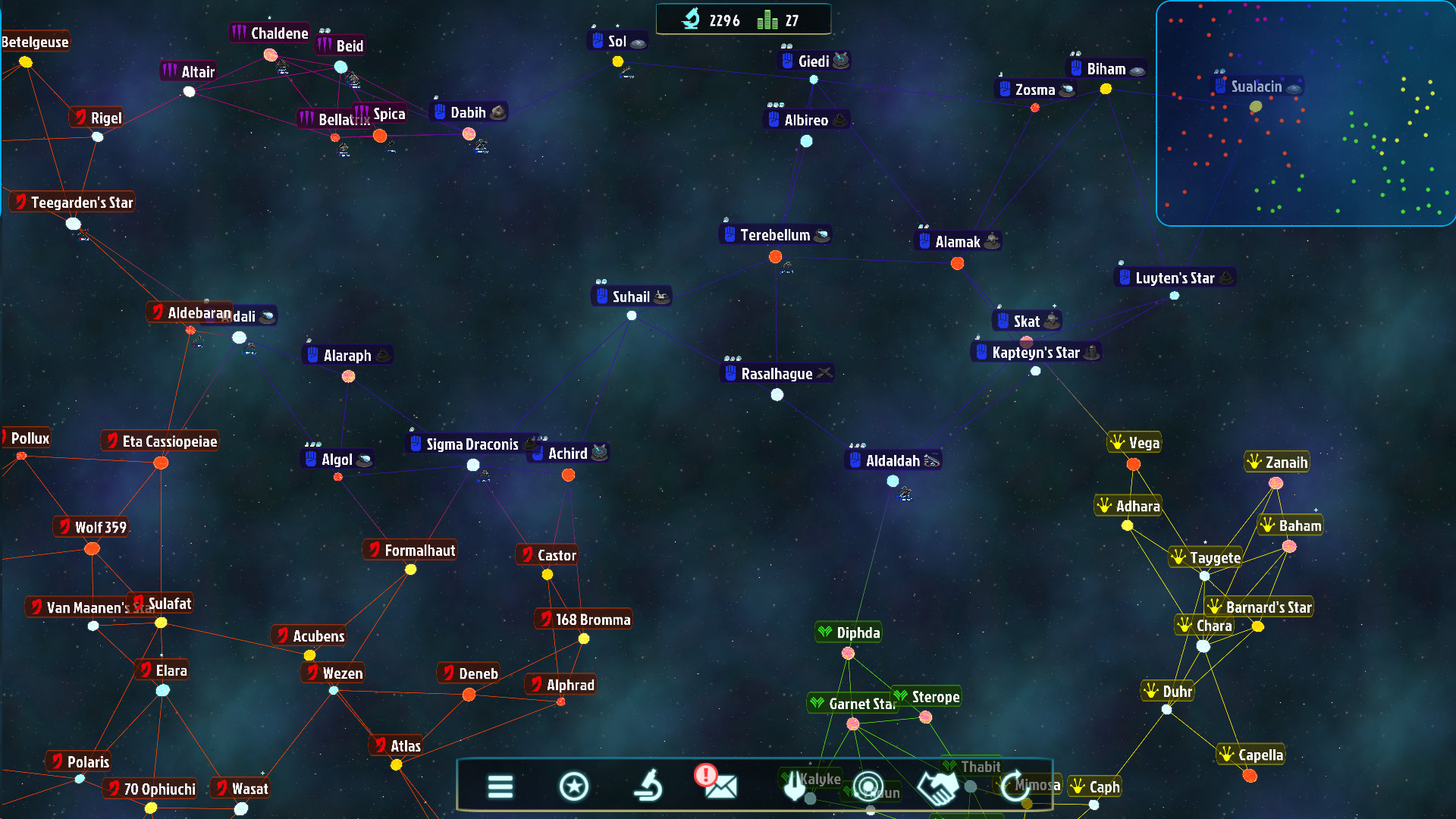
Task: Open diplomacy via the handshake icon
Action: [938, 786]
